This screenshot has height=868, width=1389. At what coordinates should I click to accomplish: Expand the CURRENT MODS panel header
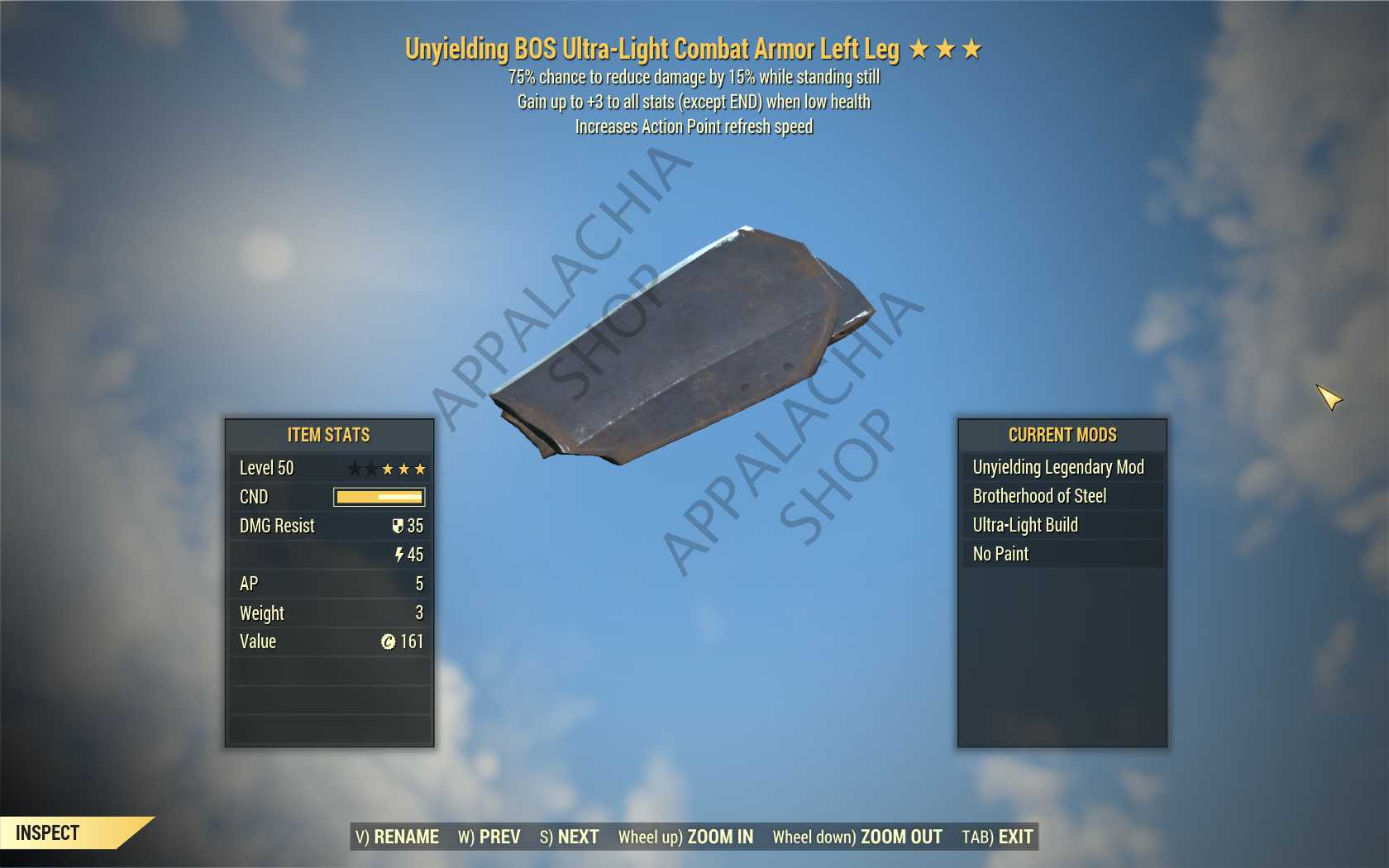1061,436
